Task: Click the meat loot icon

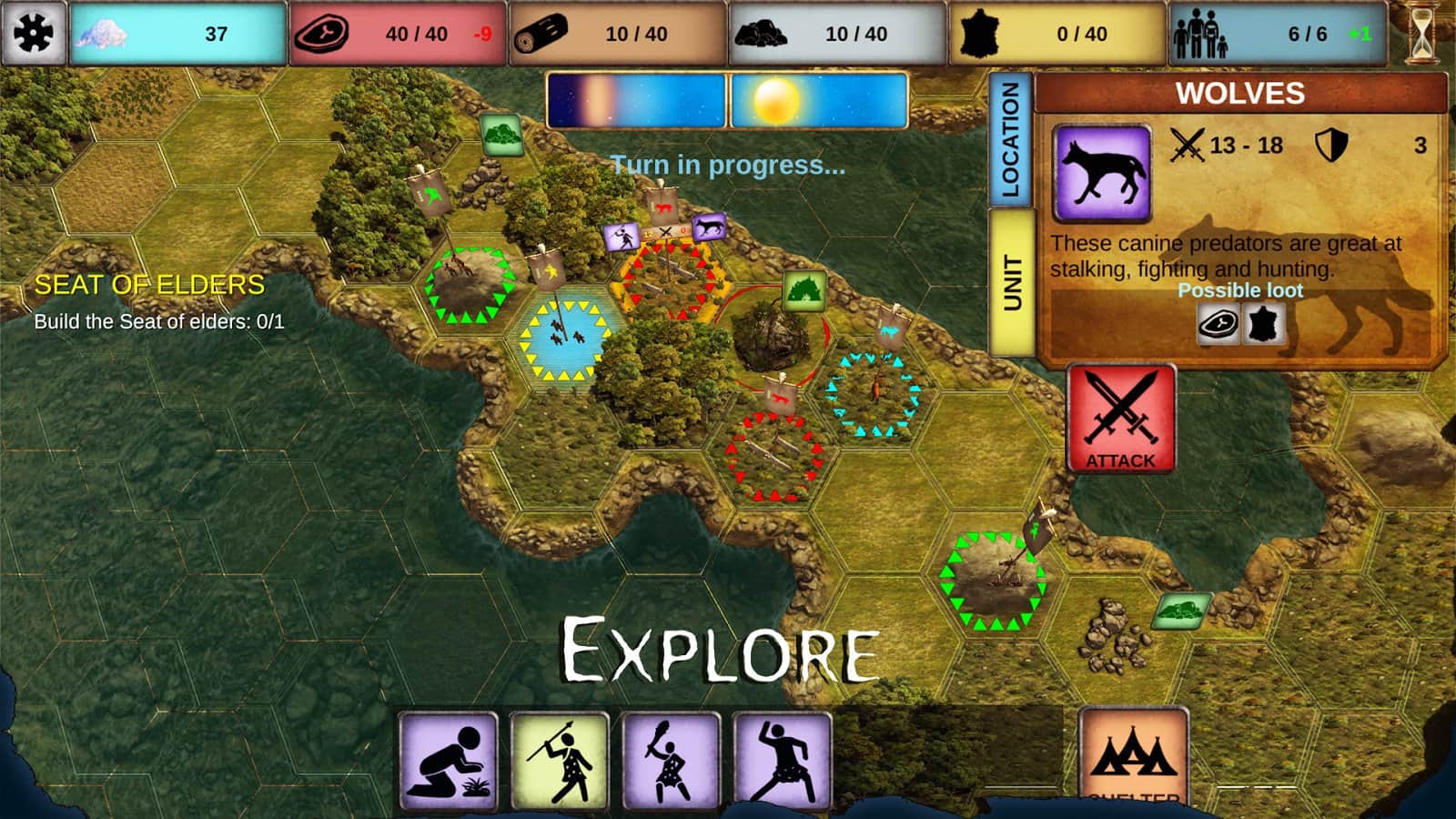Action: 1218,323
